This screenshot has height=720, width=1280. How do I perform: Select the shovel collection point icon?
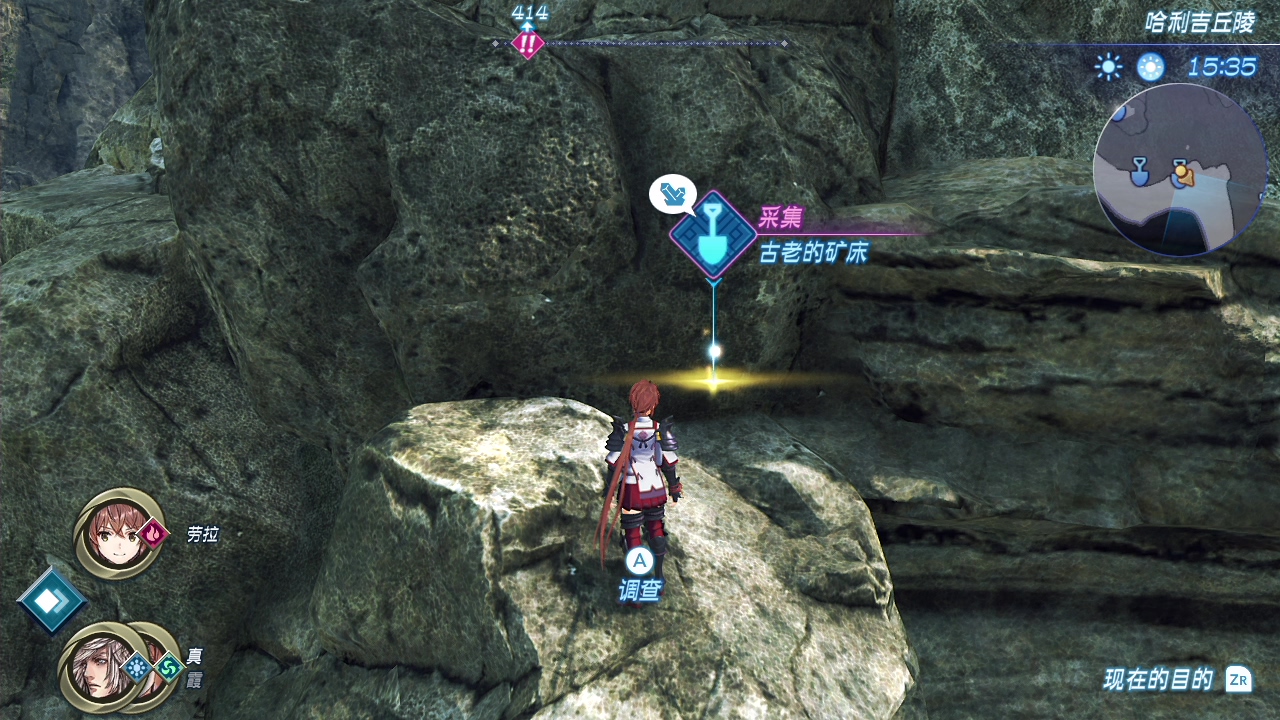[x=712, y=234]
